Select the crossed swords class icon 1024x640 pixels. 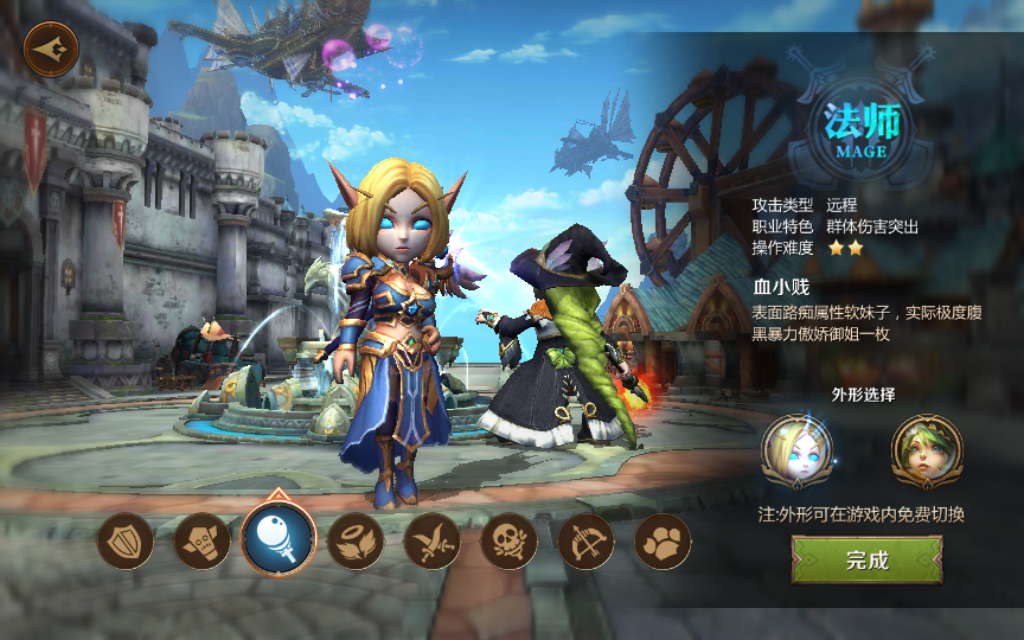point(433,541)
